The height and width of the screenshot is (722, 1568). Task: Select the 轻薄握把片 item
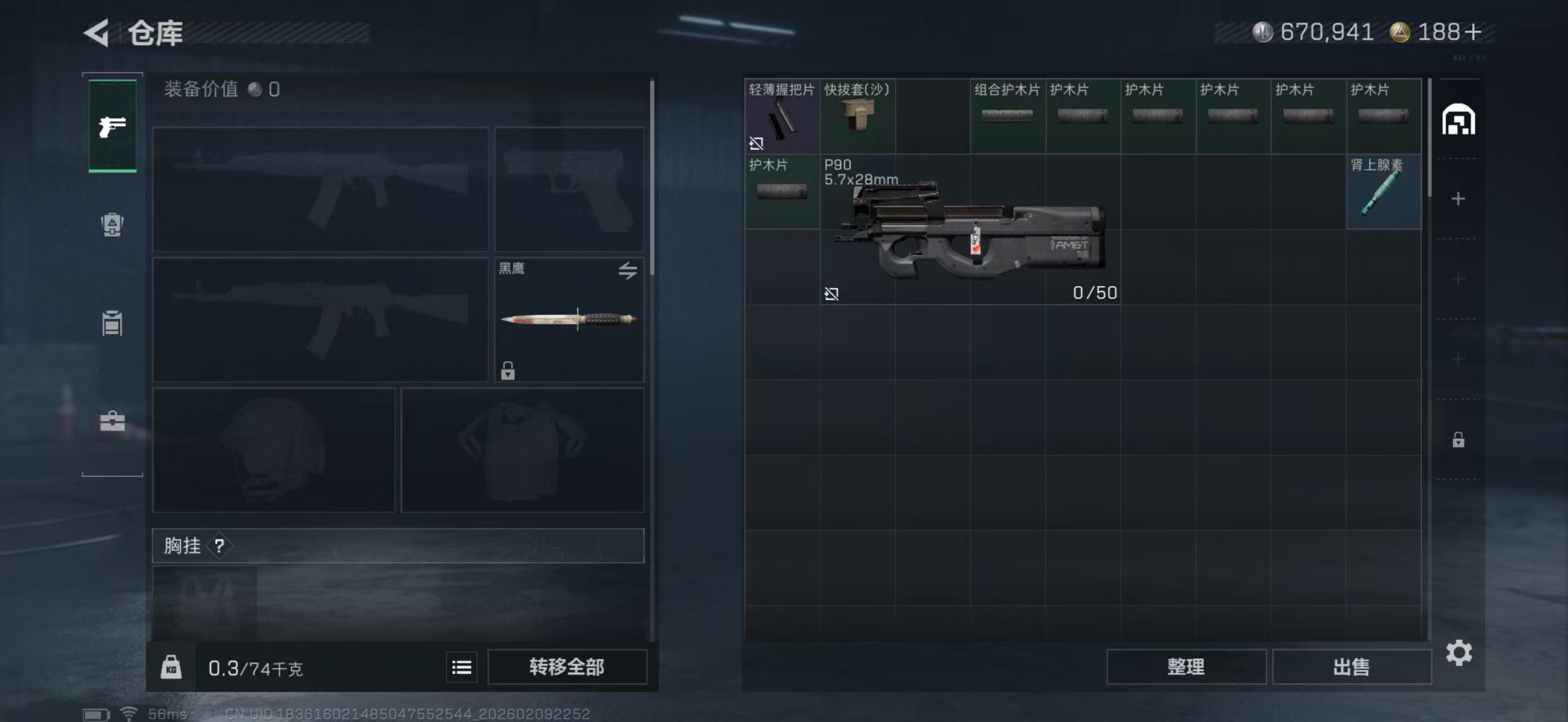click(x=781, y=116)
